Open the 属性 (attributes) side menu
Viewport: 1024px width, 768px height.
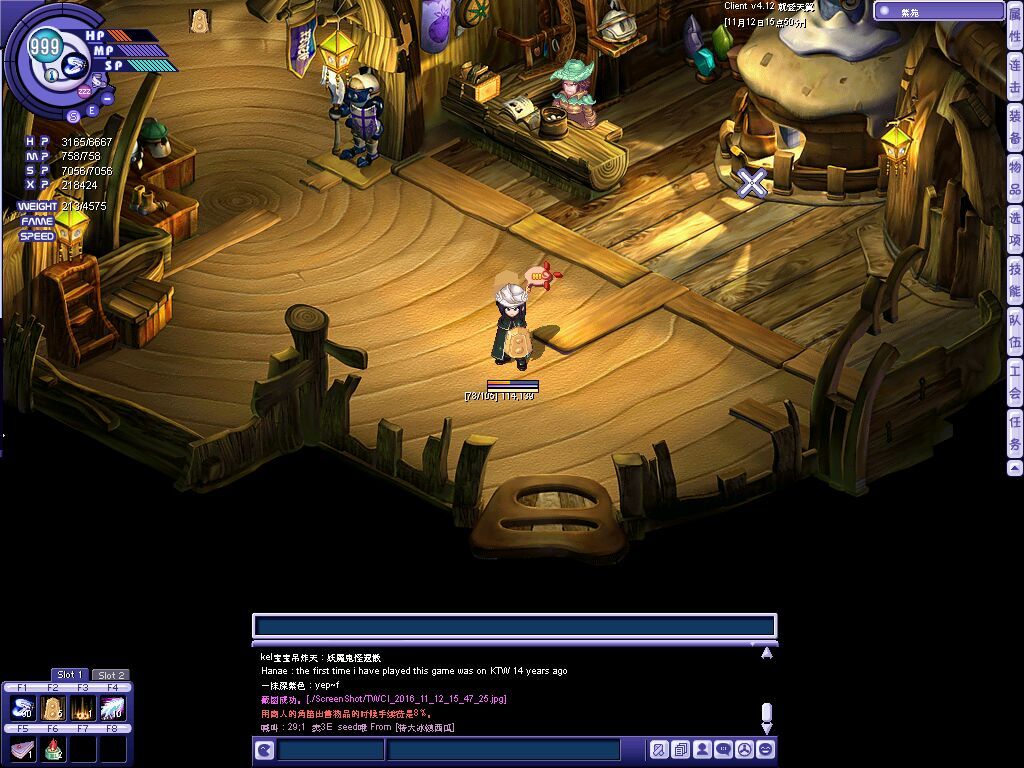coord(1014,23)
